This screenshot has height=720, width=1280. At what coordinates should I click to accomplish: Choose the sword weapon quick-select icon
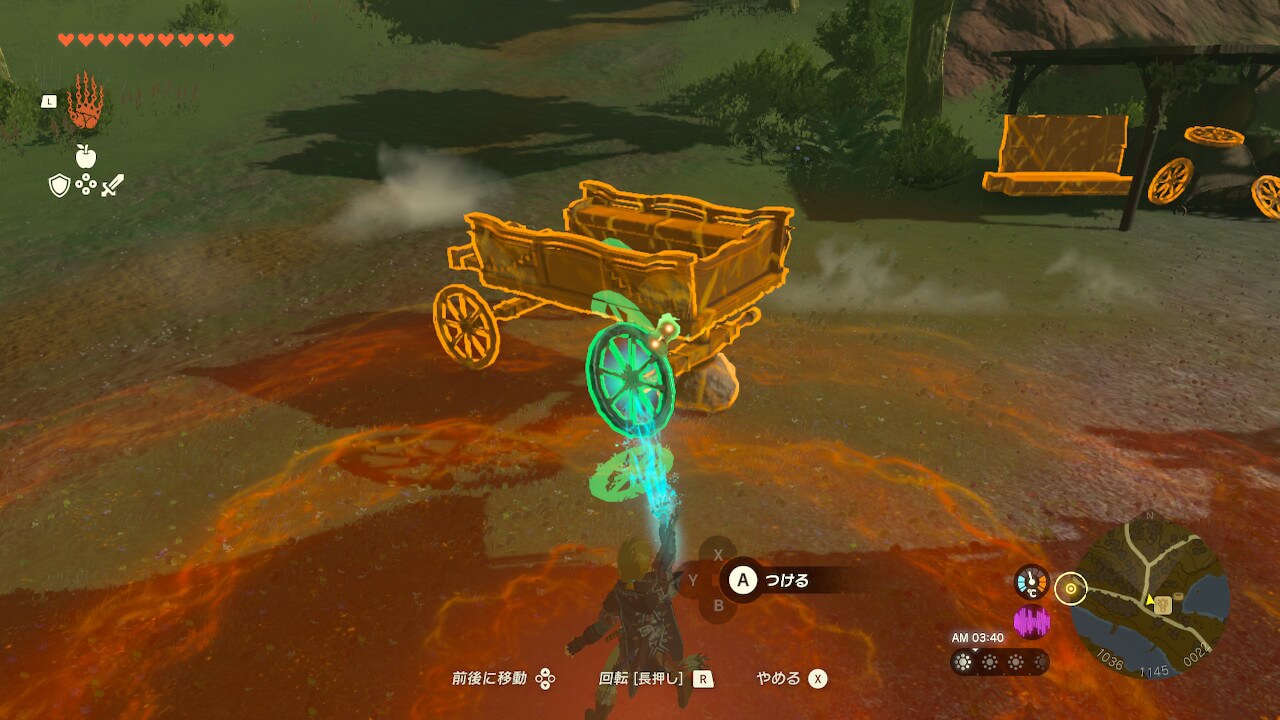point(112,185)
